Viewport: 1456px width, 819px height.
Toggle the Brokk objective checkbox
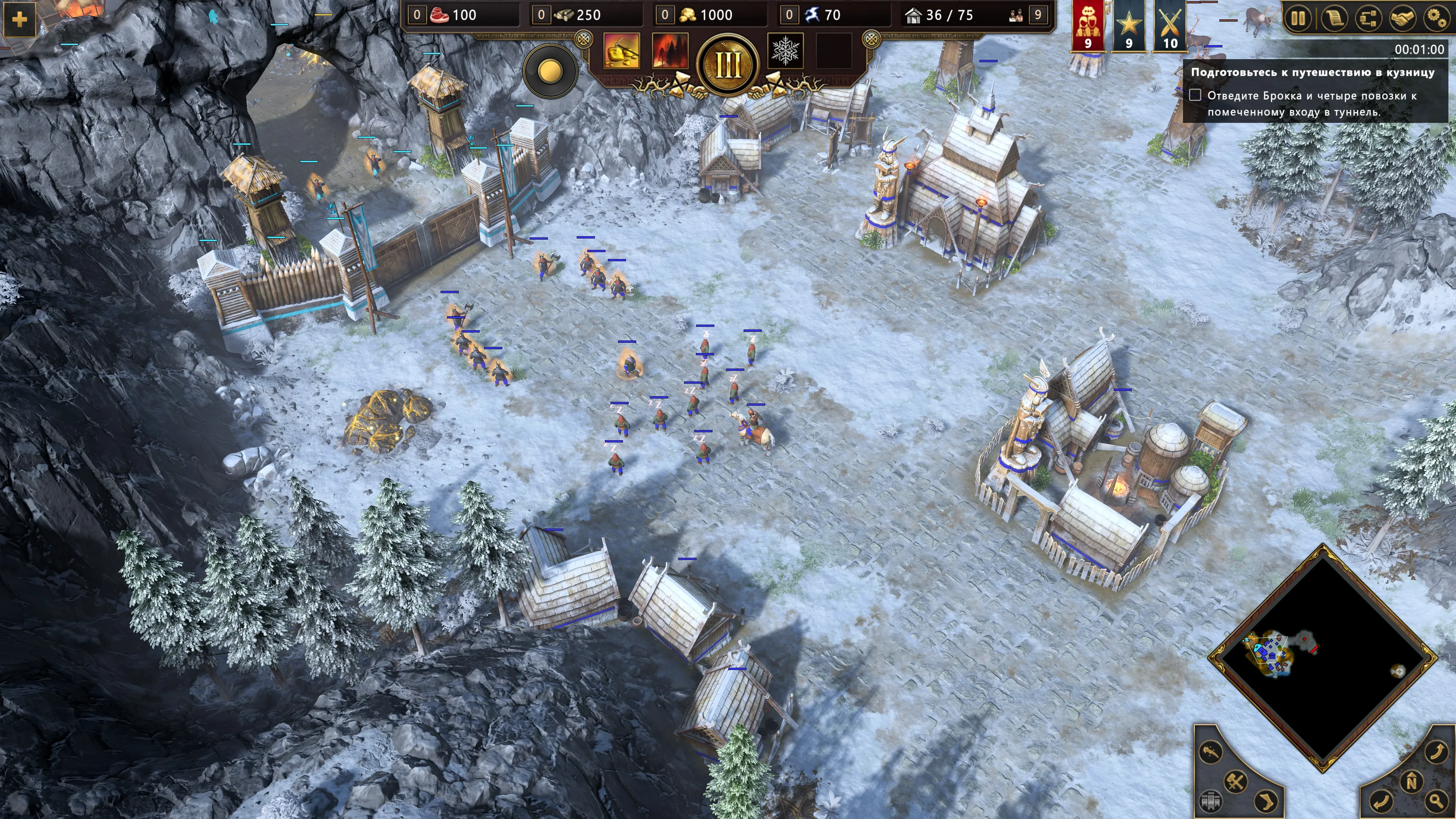pyautogui.click(x=1195, y=95)
